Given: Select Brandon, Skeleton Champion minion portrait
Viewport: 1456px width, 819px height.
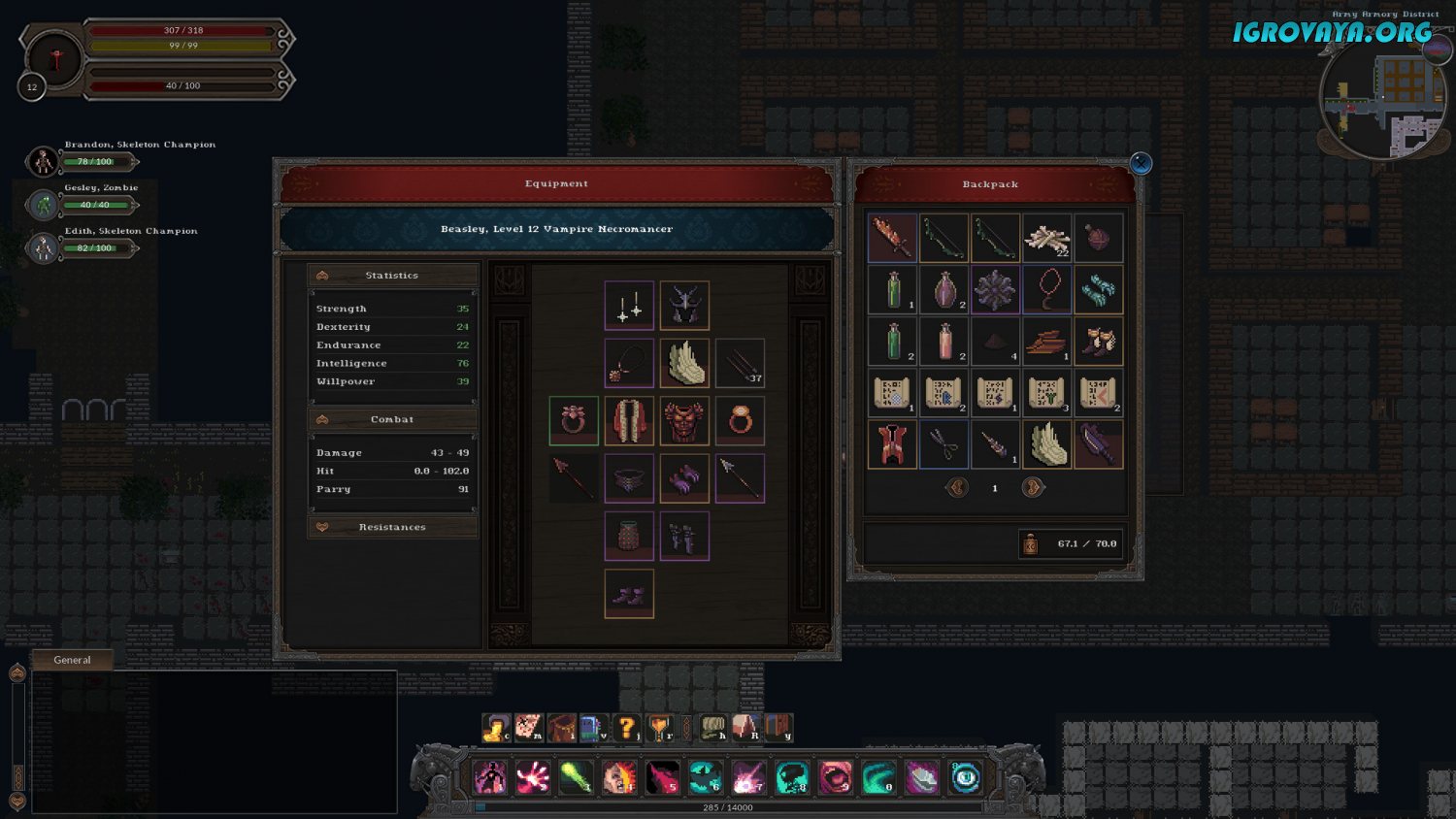Looking at the screenshot, I should (43, 161).
